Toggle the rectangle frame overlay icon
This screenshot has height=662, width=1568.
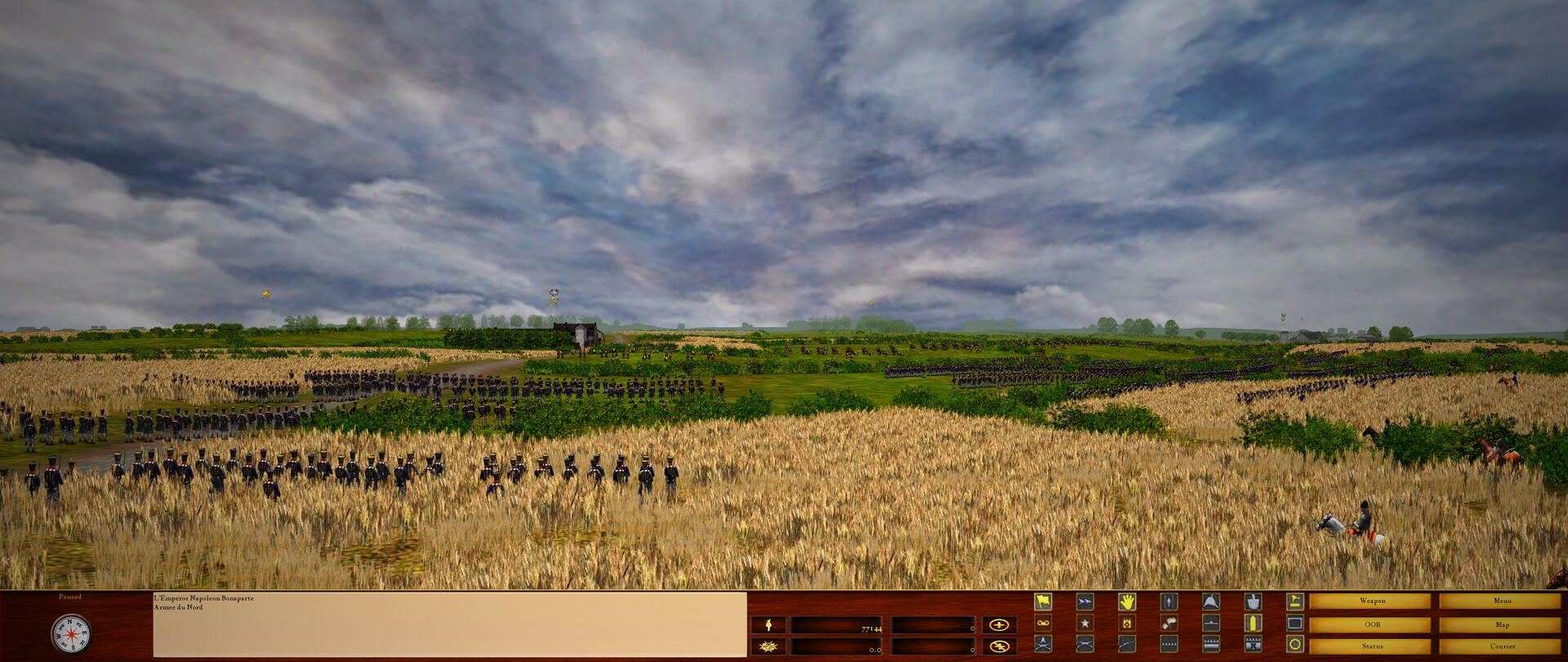pyautogui.click(x=1294, y=623)
